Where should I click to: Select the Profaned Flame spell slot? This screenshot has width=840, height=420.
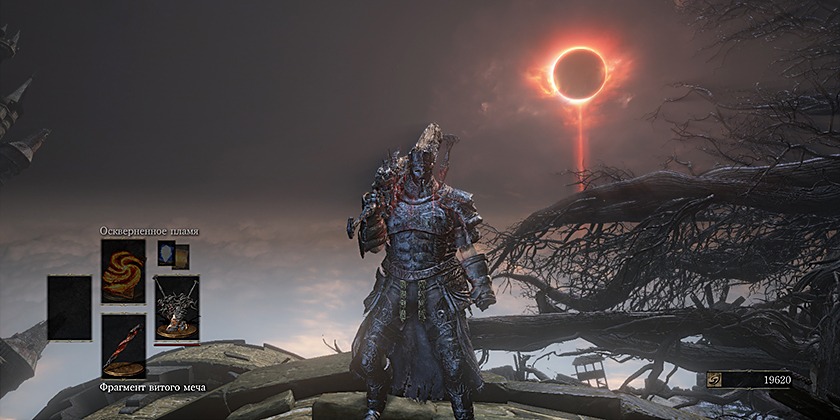[x=123, y=270]
